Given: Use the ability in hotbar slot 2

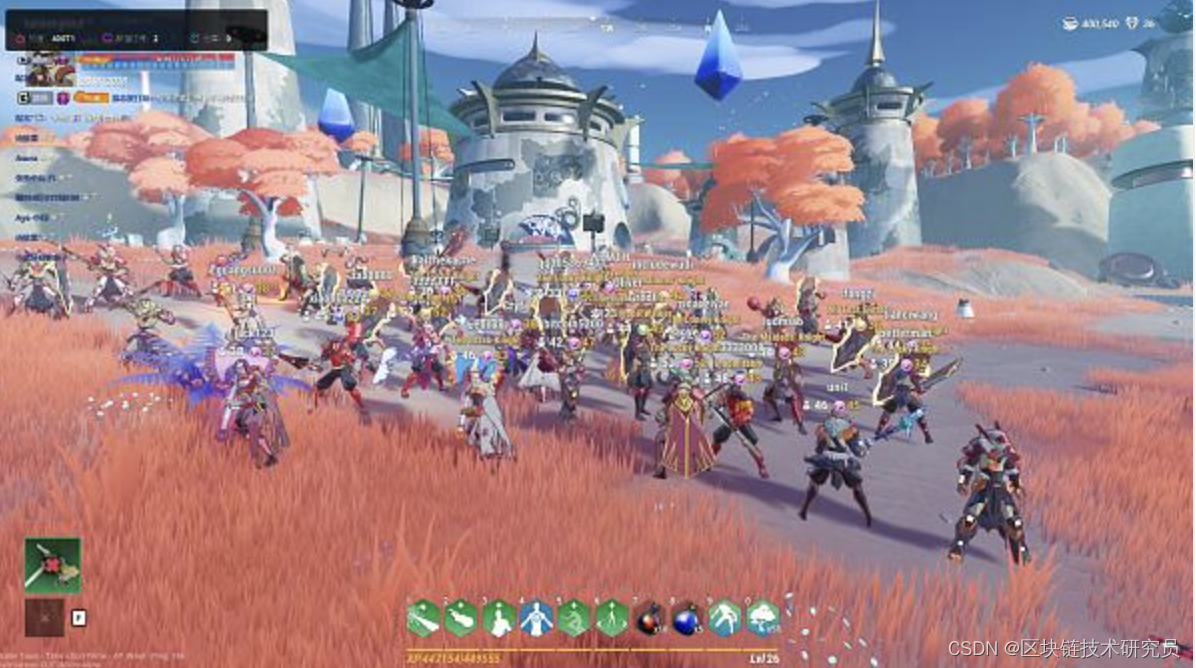Looking at the screenshot, I should click(461, 618).
